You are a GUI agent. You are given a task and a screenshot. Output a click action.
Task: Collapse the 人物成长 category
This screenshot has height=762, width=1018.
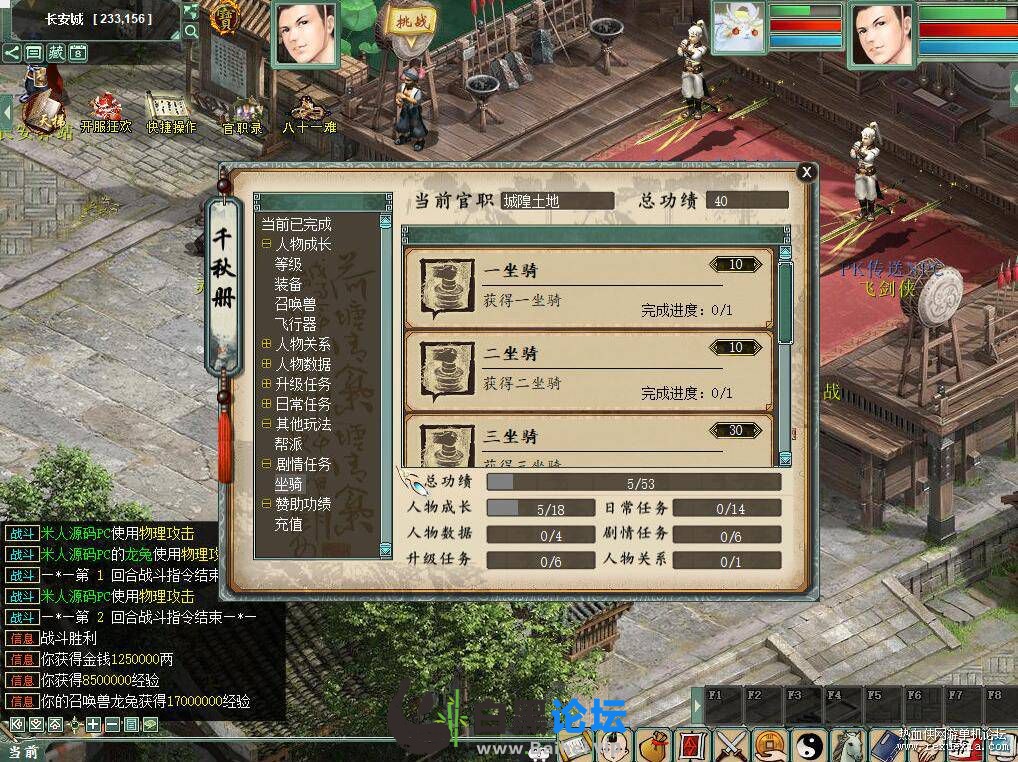tap(267, 245)
